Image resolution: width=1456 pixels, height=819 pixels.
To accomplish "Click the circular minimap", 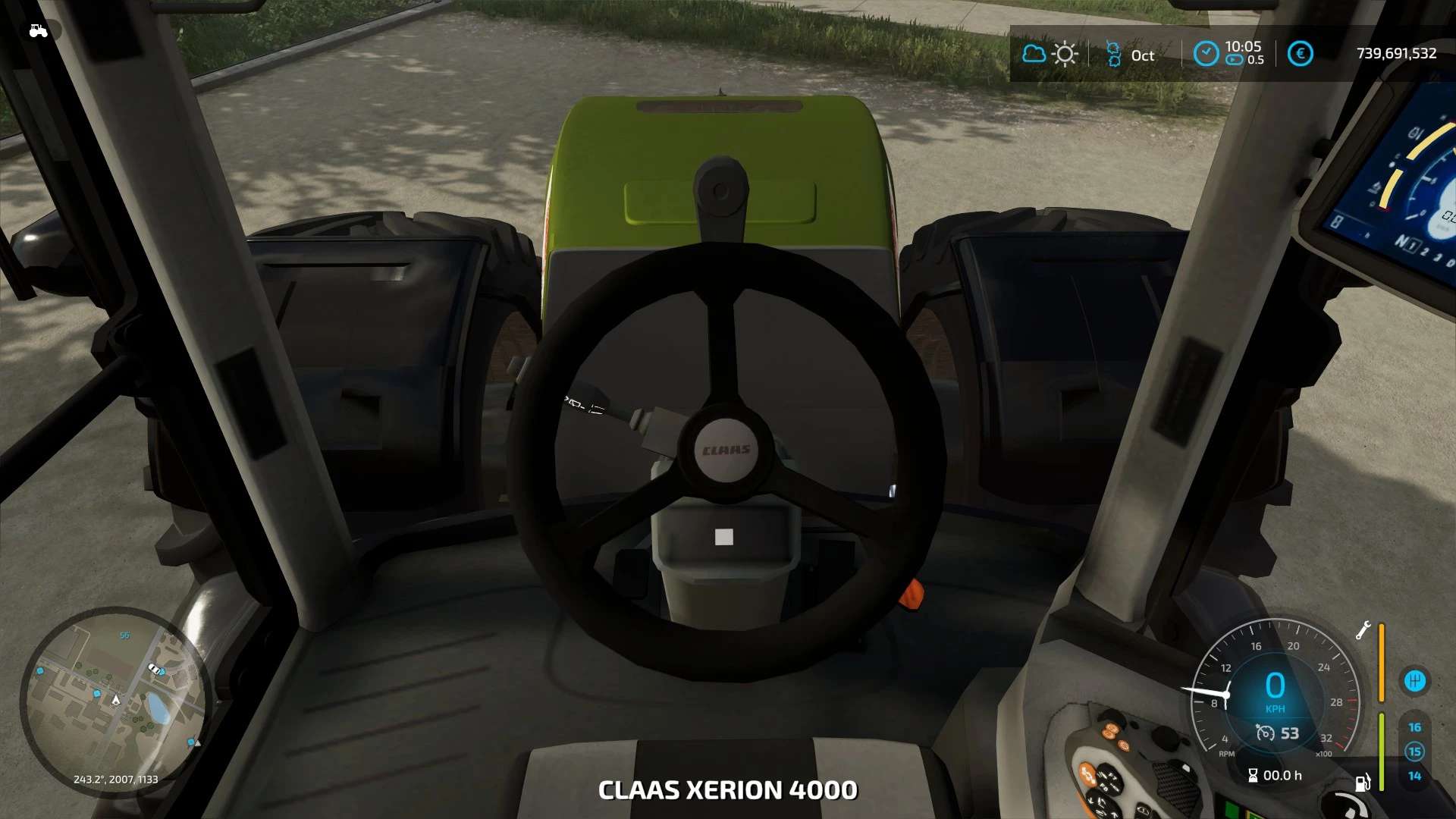I will (114, 701).
